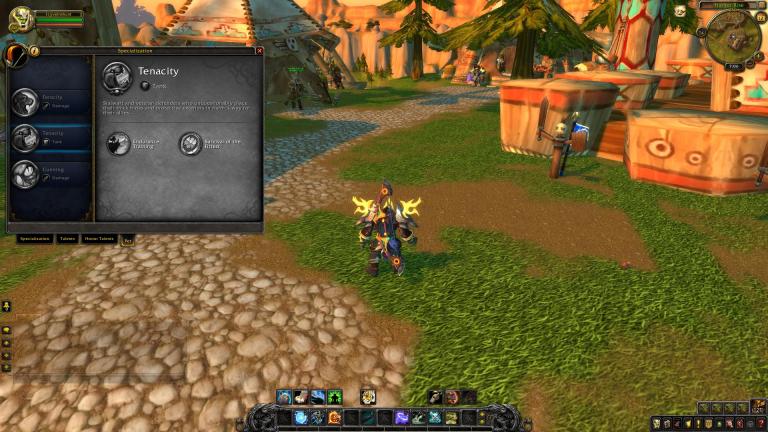This screenshot has width=768, height=432.
Task: Open the Talents tab
Action: [x=67, y=239]
